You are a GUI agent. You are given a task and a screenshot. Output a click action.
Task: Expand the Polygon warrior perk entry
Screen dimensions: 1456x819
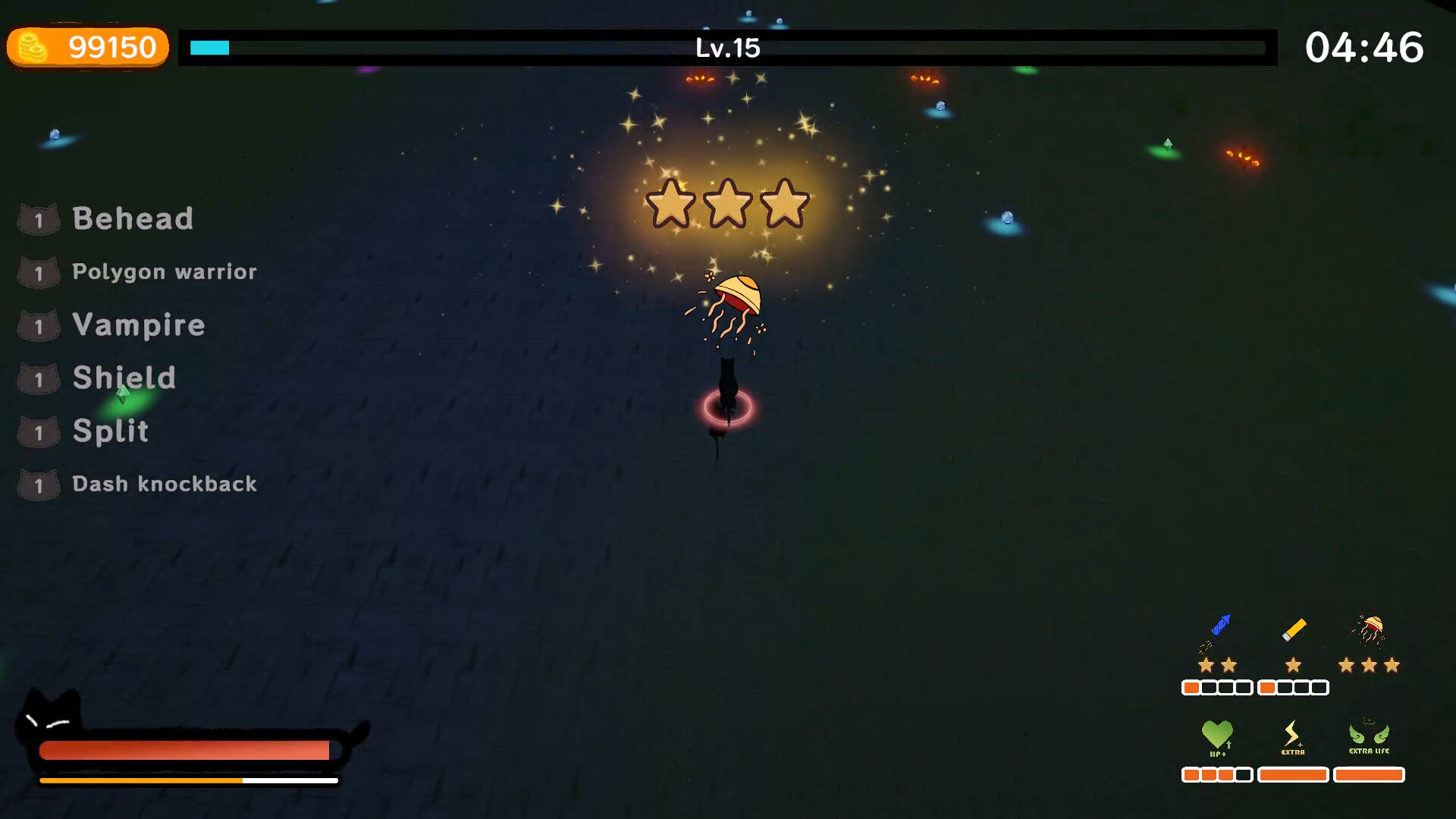[x=164, y=271]
